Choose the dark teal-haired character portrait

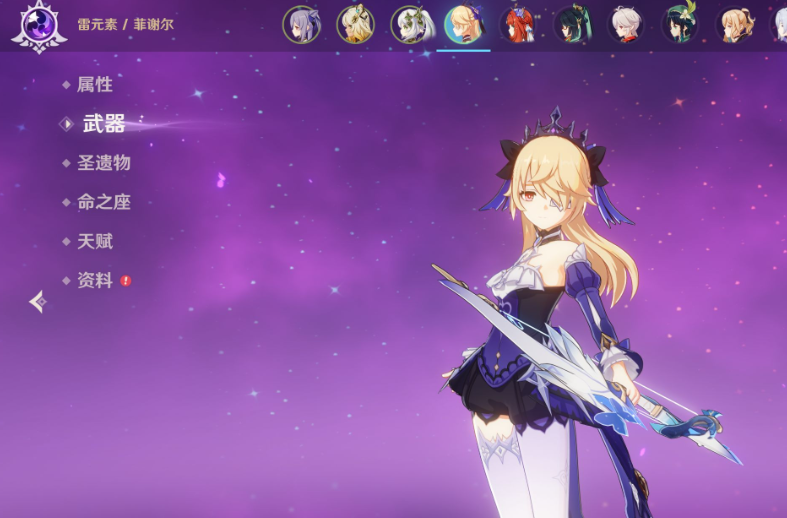[x=571, y=25]
